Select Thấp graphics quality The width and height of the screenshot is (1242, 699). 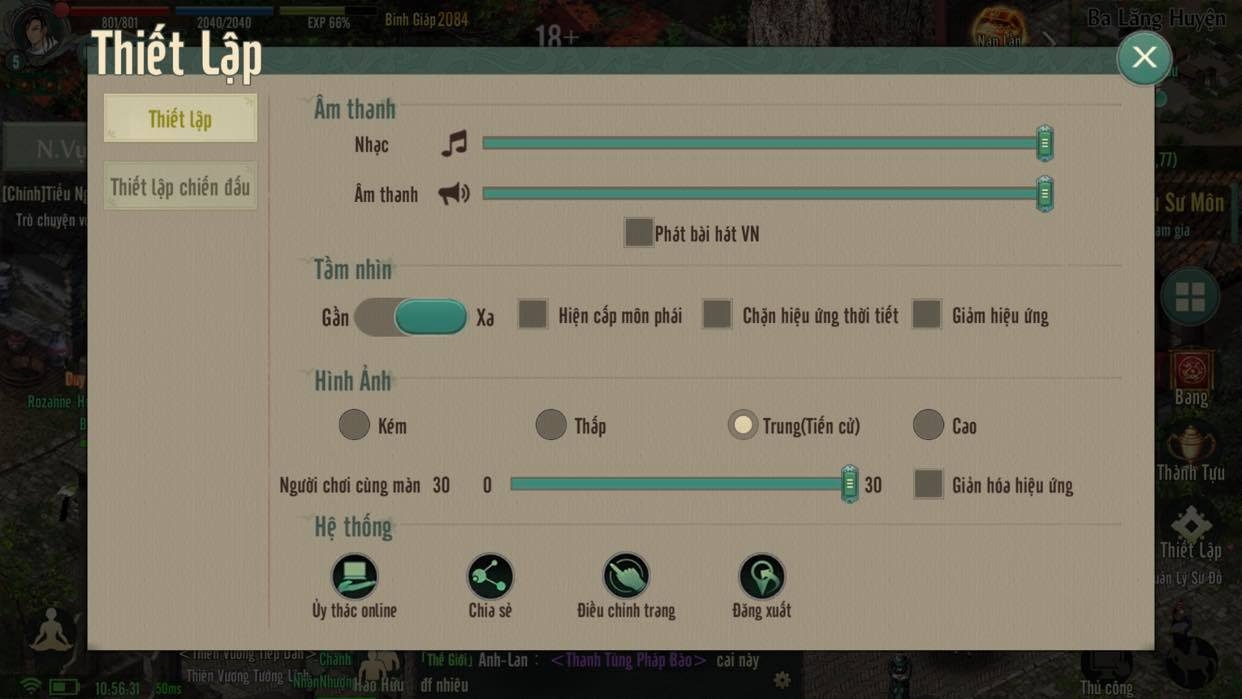point(551,425)
